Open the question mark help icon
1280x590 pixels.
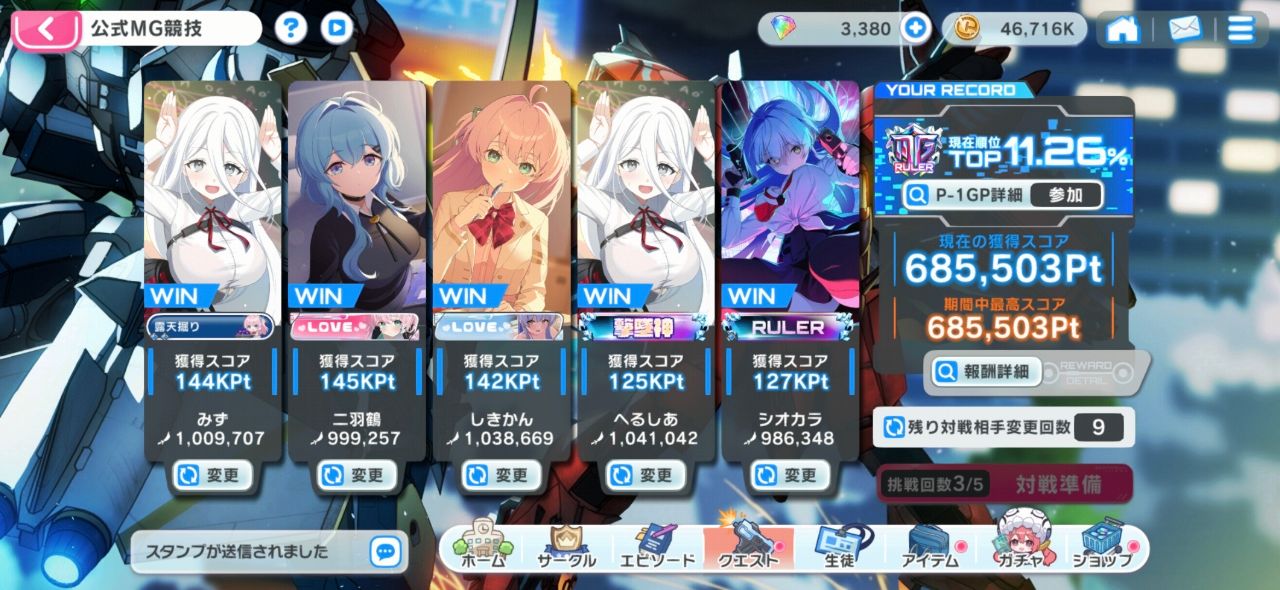coord(291,28)
